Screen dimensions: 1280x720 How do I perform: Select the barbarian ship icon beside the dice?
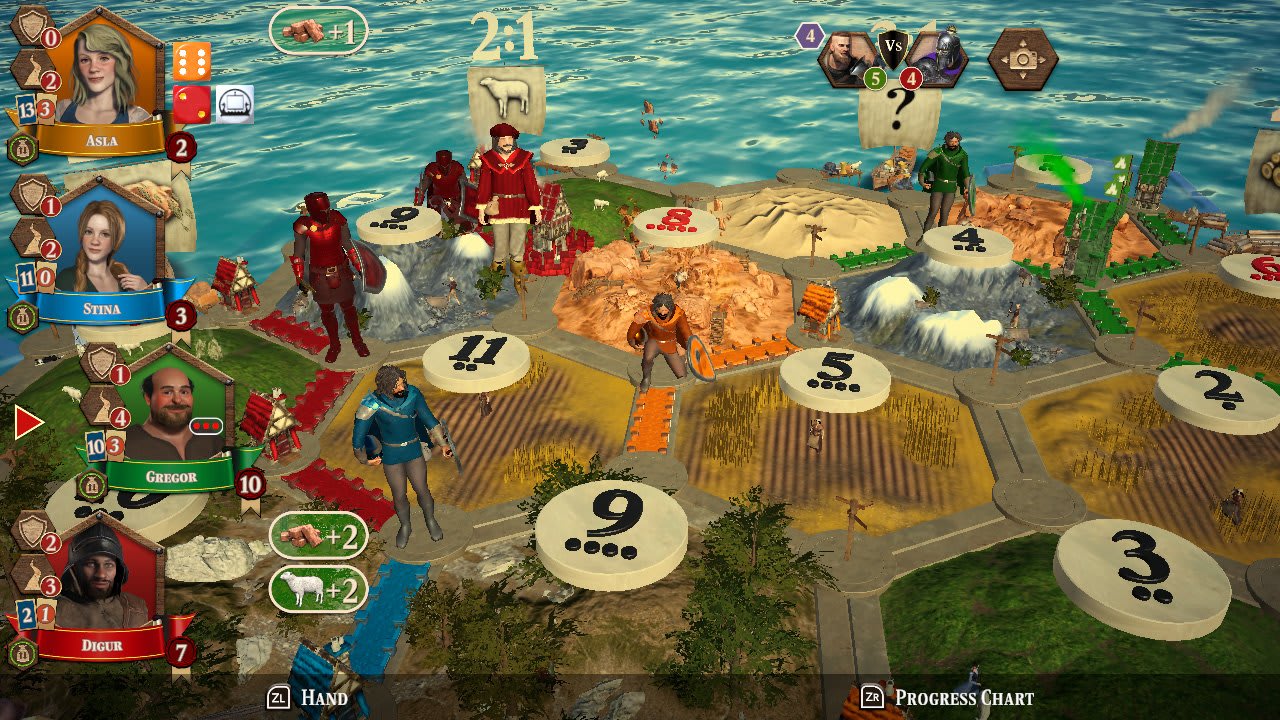coord(236,103)
